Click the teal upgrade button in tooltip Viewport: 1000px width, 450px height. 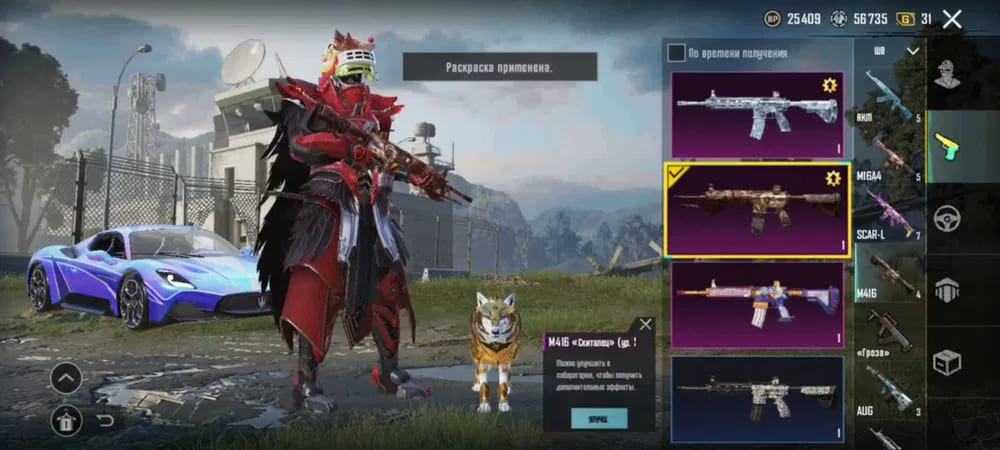[598, 417]
